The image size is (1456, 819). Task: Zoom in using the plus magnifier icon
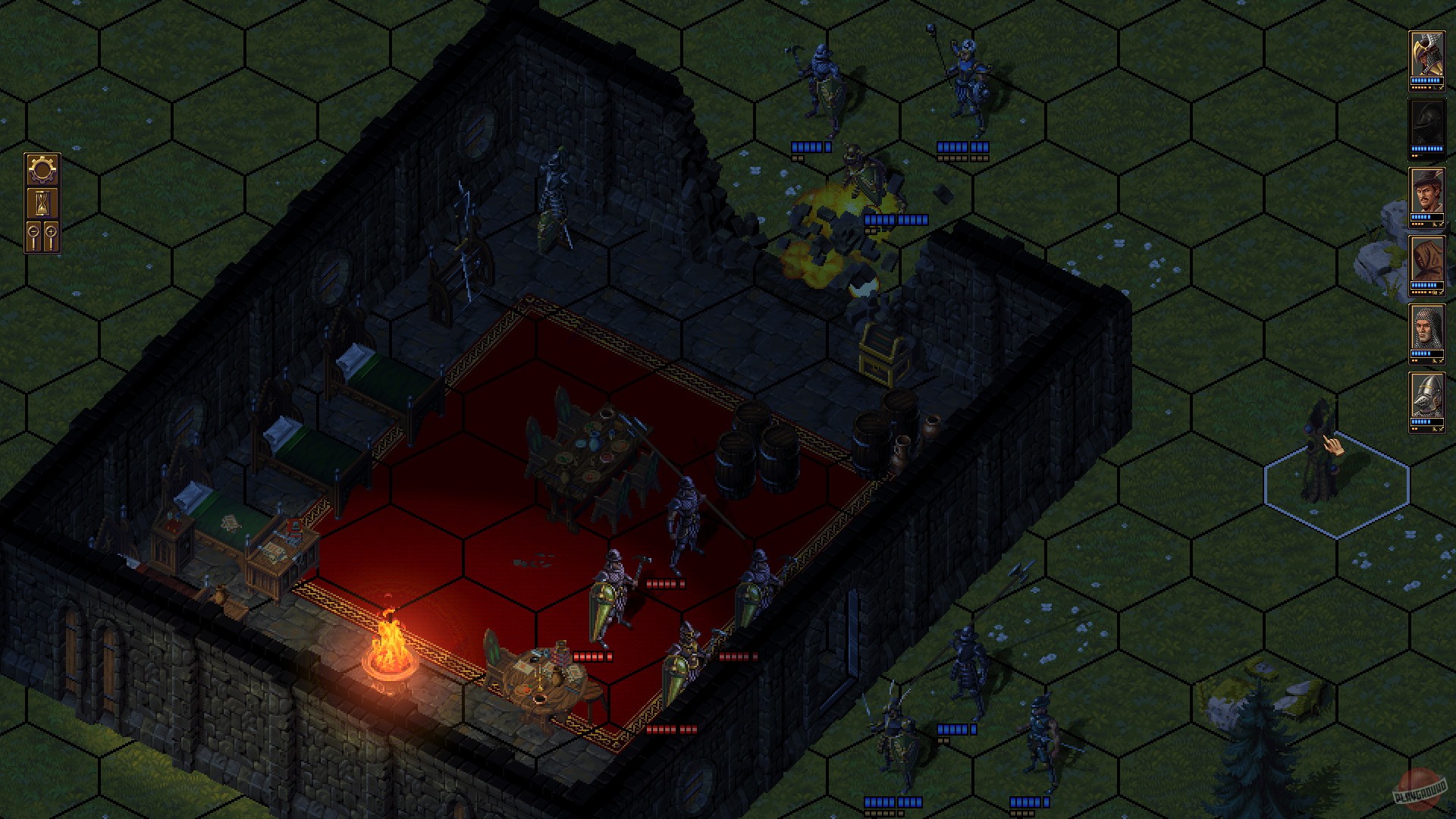[51, 231]
